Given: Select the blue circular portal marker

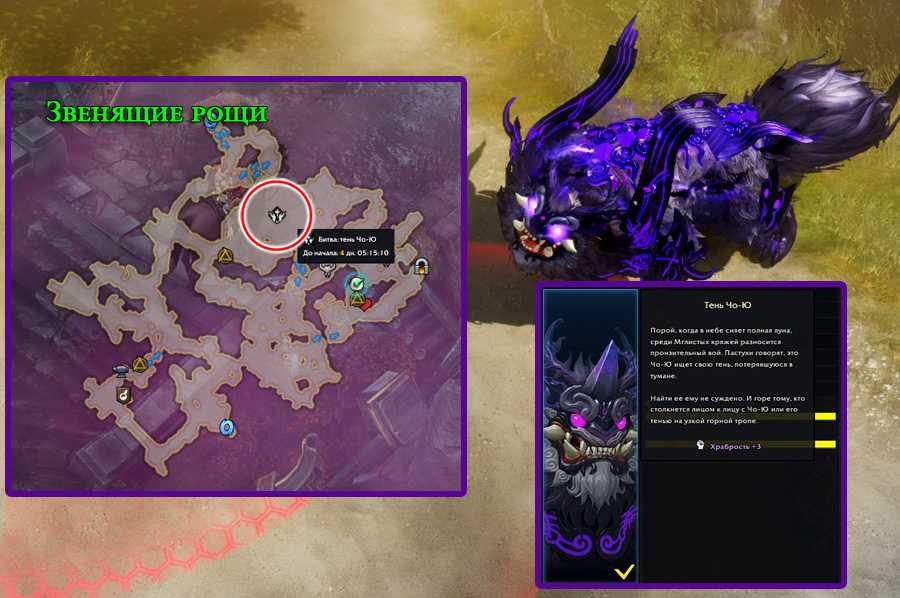Looking at the screenshot, I should coord(227,427).
